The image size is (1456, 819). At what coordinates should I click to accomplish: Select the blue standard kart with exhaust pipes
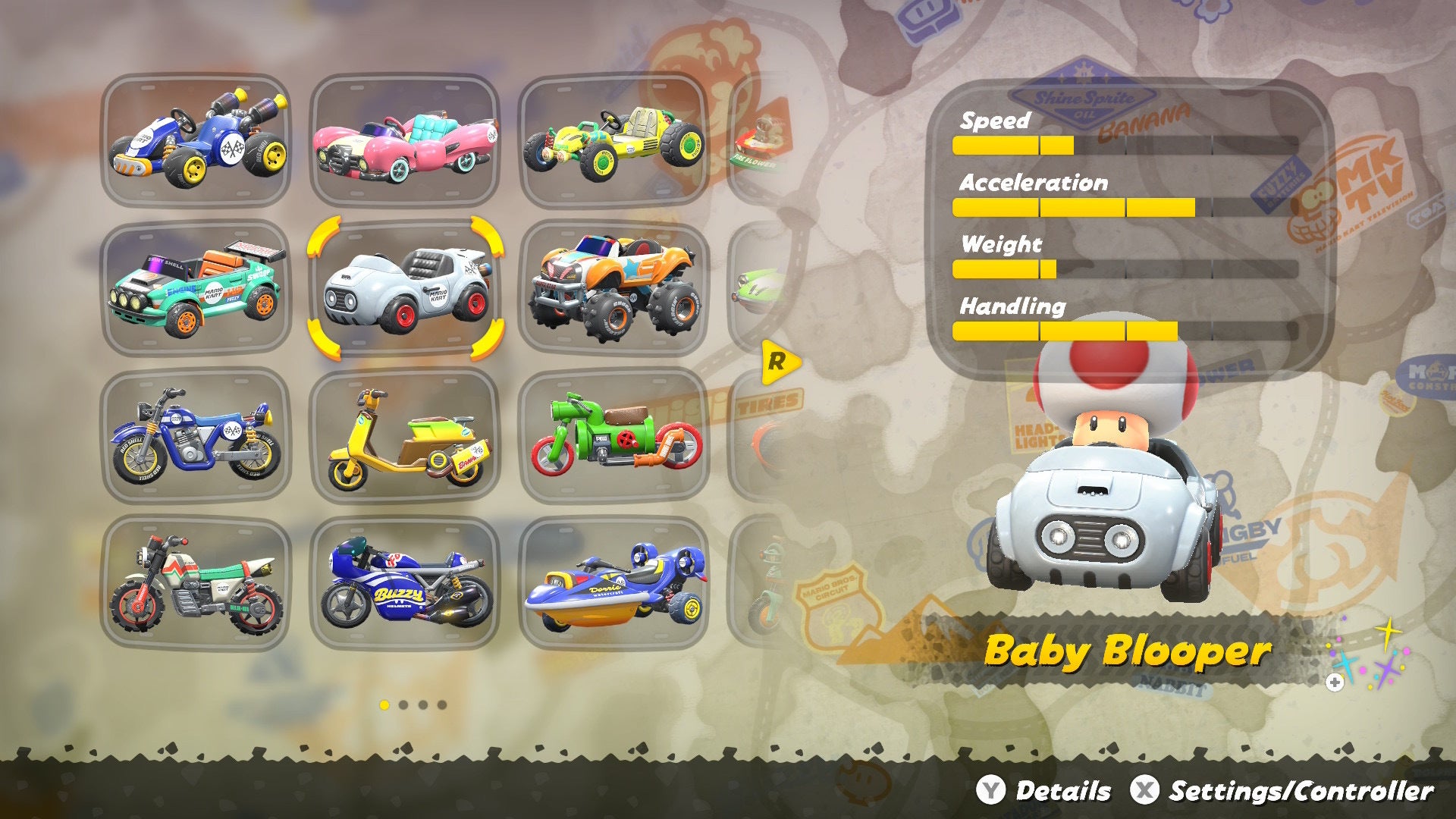tap(196, 140)
